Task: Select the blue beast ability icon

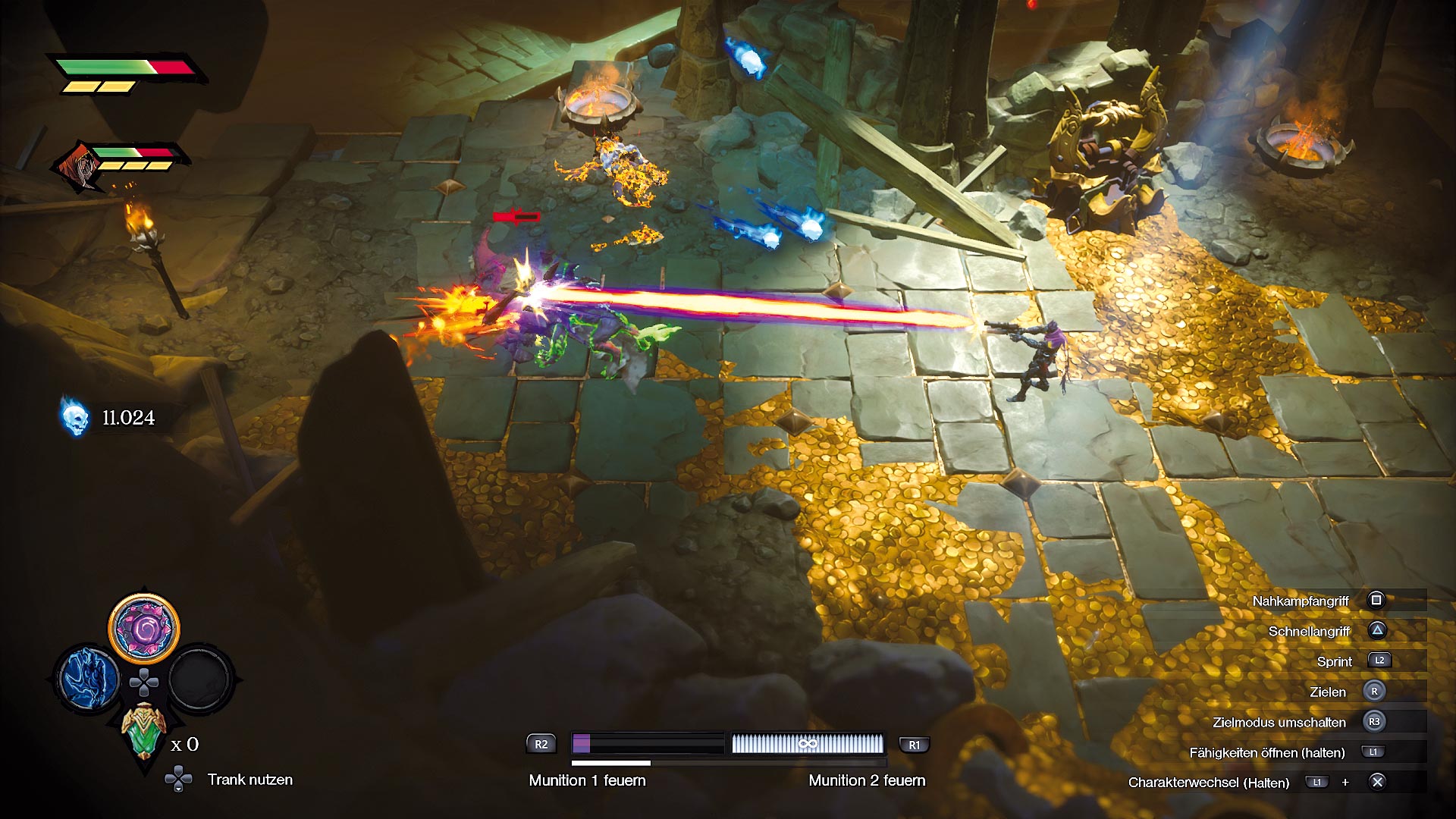Action: point(89,678)
